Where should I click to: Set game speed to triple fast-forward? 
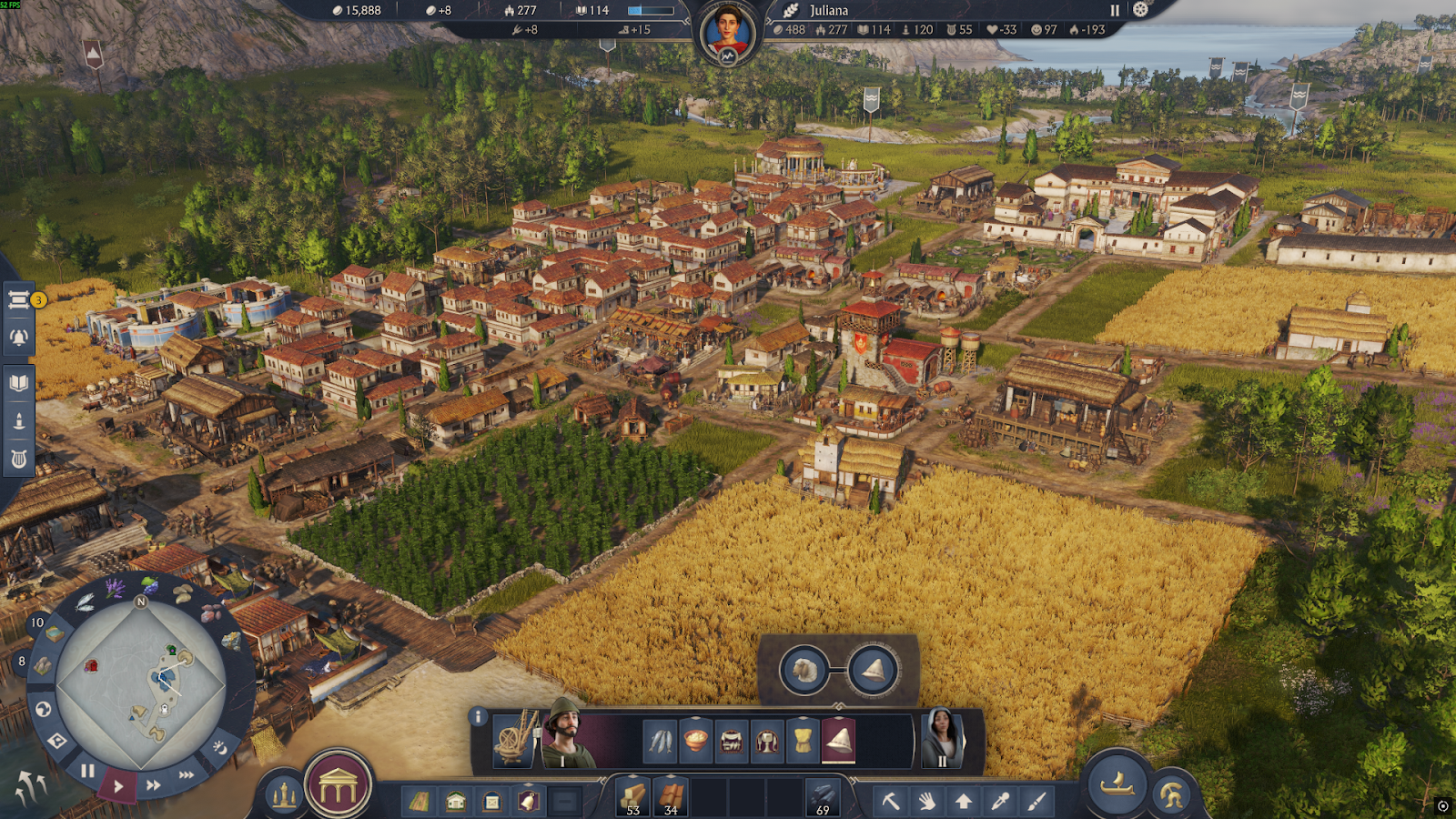tap(187, 774)
